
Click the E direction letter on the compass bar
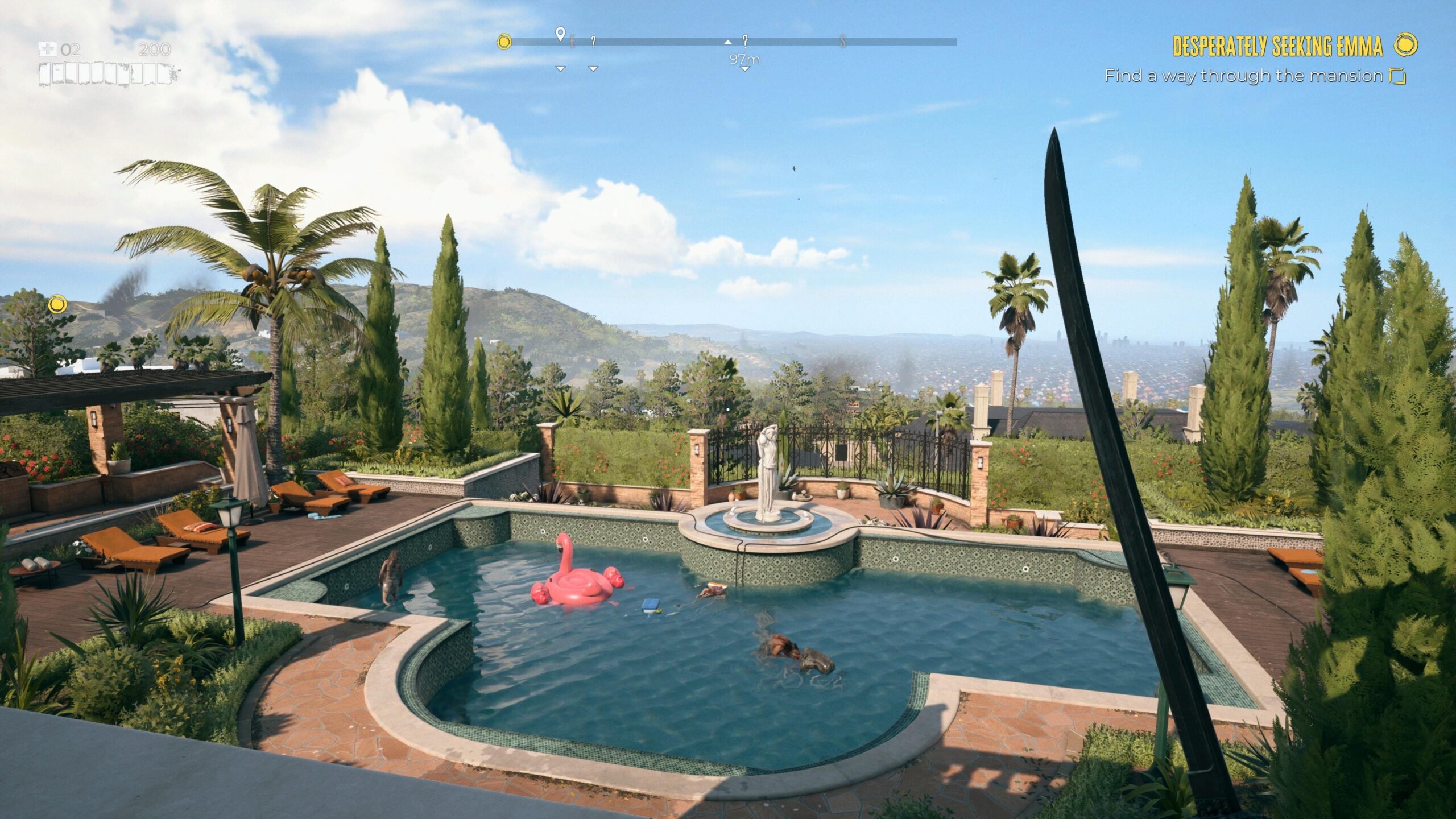[x=573, y=42]
